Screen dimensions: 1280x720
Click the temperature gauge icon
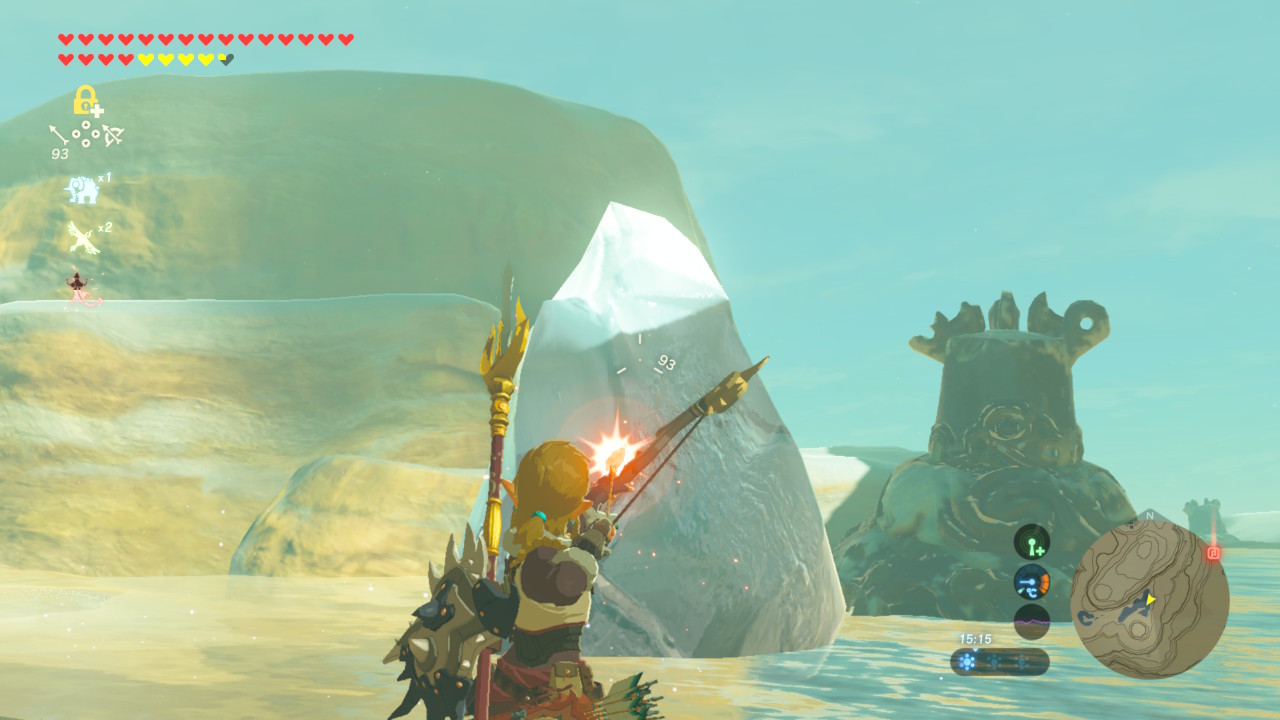tap(1032, 582)
